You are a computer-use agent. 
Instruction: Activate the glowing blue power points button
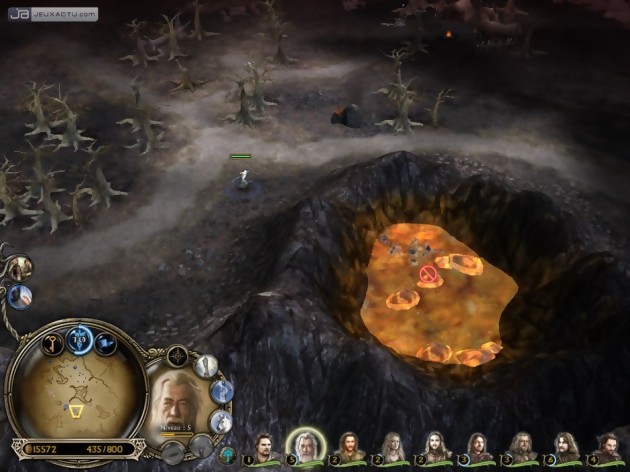[x=79, y=339]
